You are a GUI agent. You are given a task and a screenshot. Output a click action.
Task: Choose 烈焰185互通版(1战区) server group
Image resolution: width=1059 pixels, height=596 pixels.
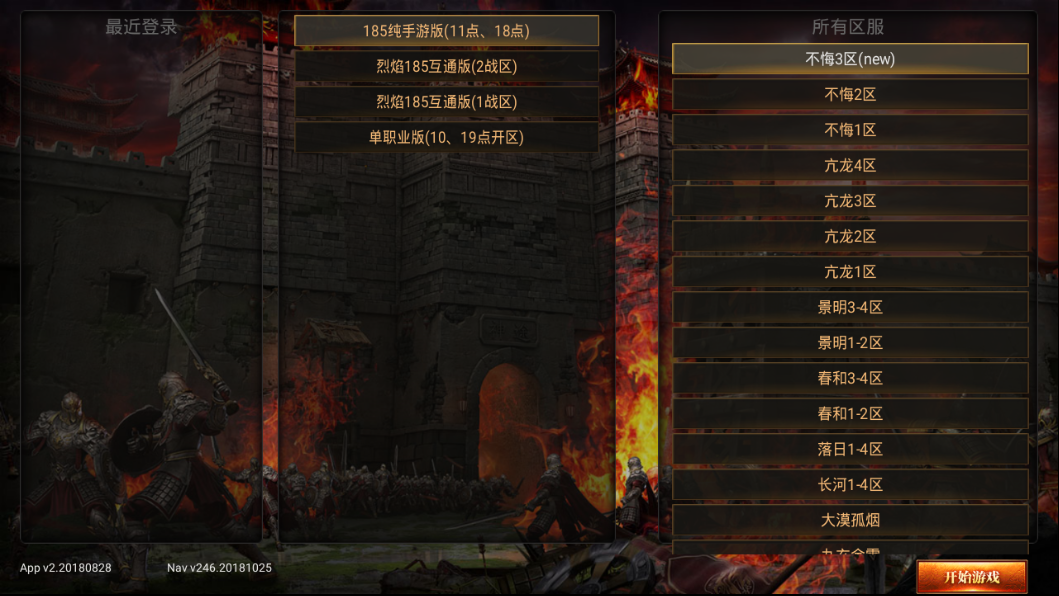click(x=446, y=102)
